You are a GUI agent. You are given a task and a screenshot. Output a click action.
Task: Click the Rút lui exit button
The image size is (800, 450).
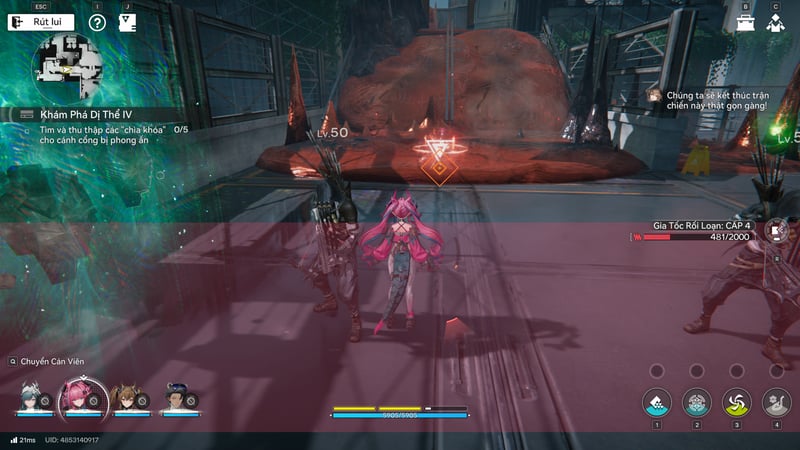(41, 22)
